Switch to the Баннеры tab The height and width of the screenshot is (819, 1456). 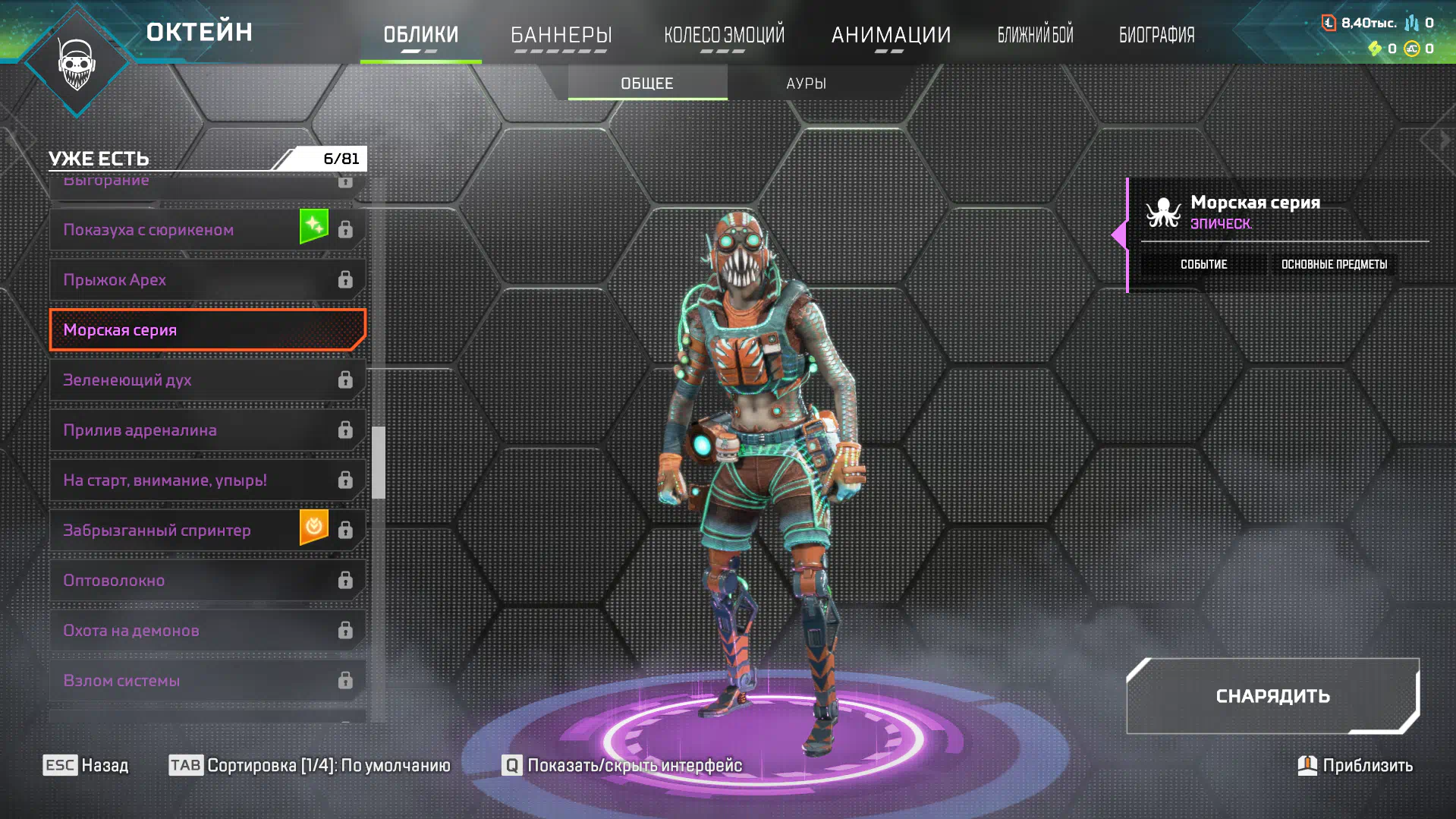point(561,35)
